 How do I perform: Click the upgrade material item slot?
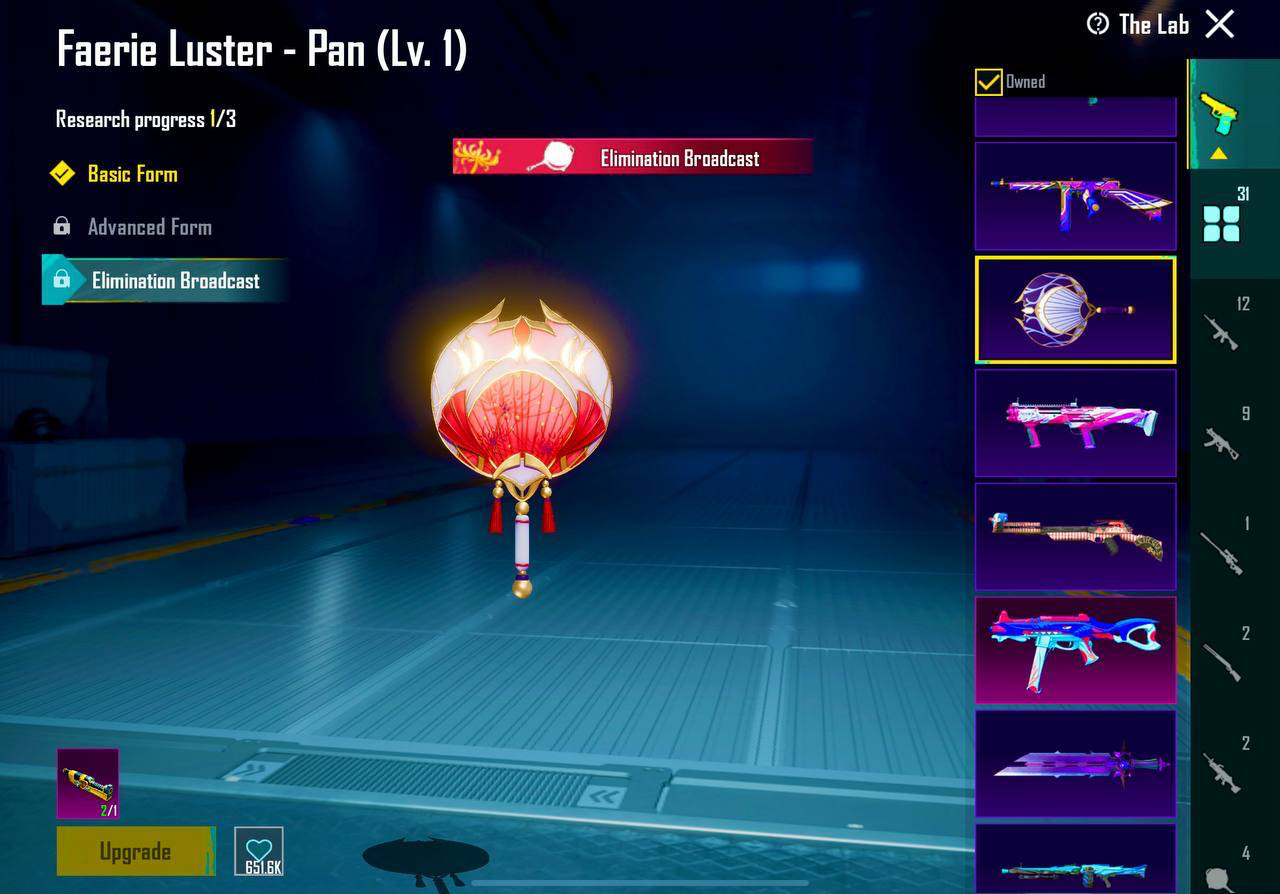[88, 783]
